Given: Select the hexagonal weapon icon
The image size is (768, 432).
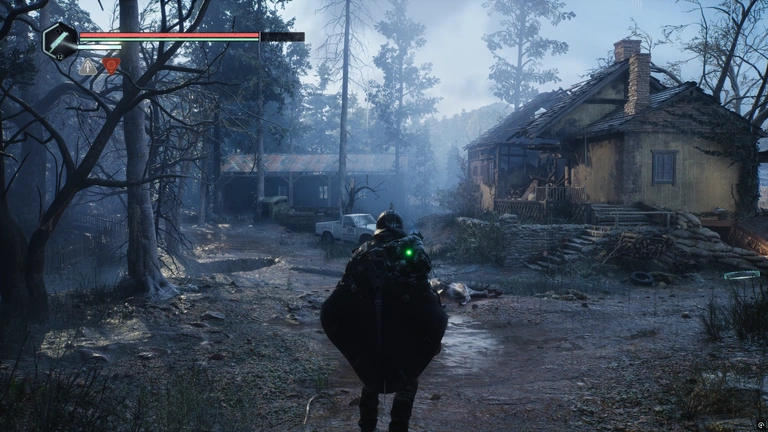Looking at the screenshot, I should pyautogui.click(x=60, y=39).
